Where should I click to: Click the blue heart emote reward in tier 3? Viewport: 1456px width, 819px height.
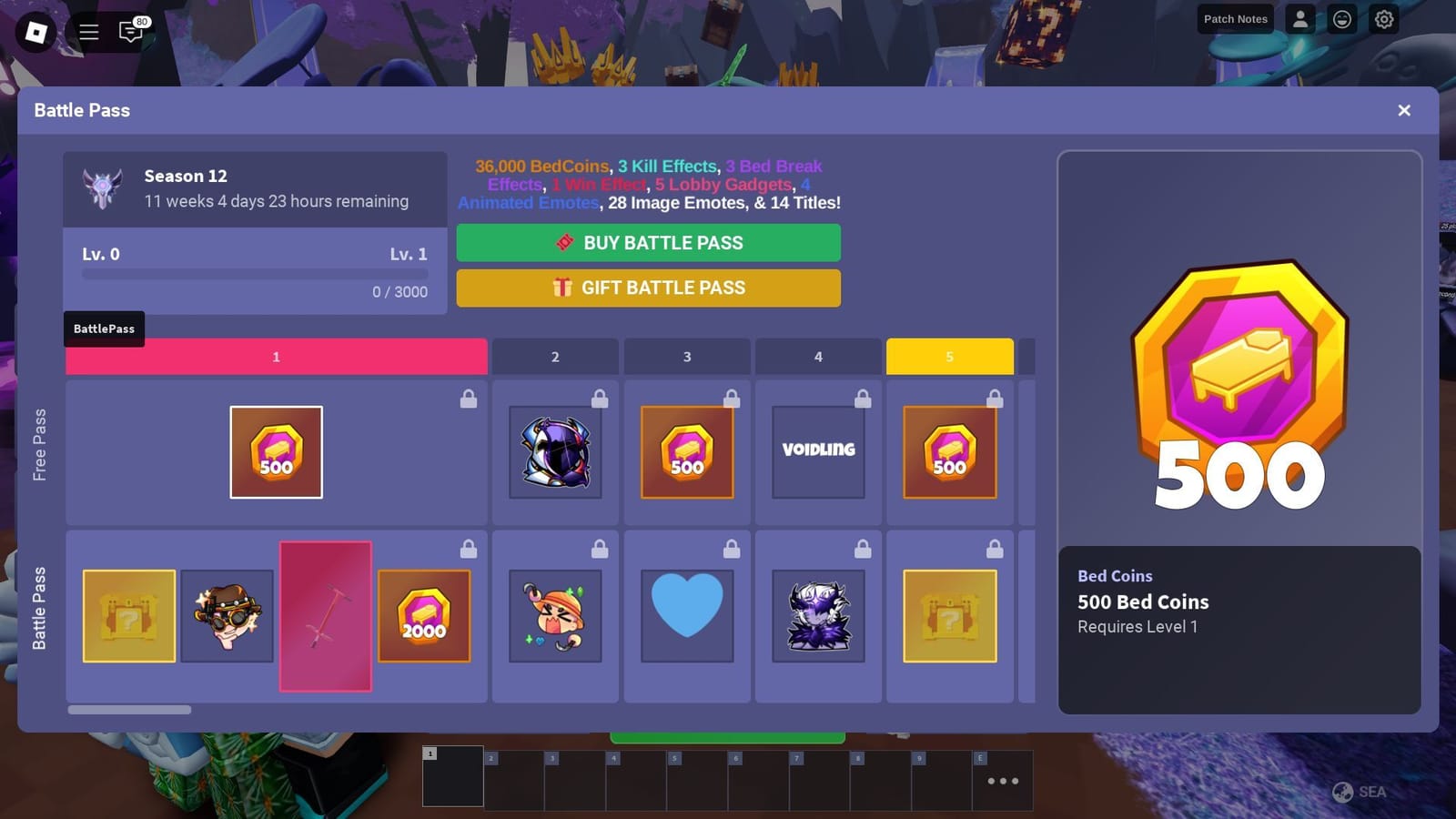pos(686,614)
